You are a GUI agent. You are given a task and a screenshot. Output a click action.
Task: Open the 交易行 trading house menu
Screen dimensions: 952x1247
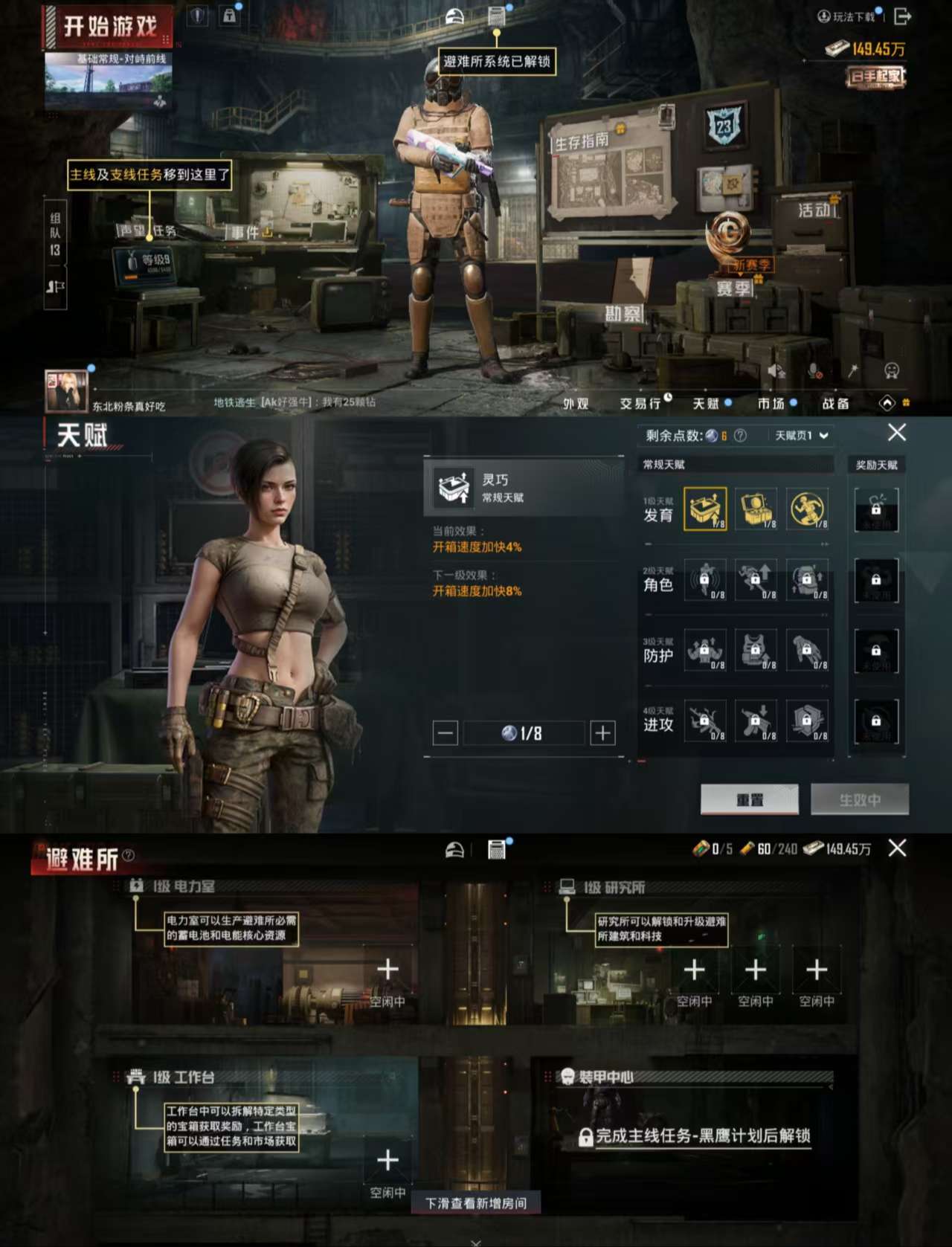[x=640, y=403]
